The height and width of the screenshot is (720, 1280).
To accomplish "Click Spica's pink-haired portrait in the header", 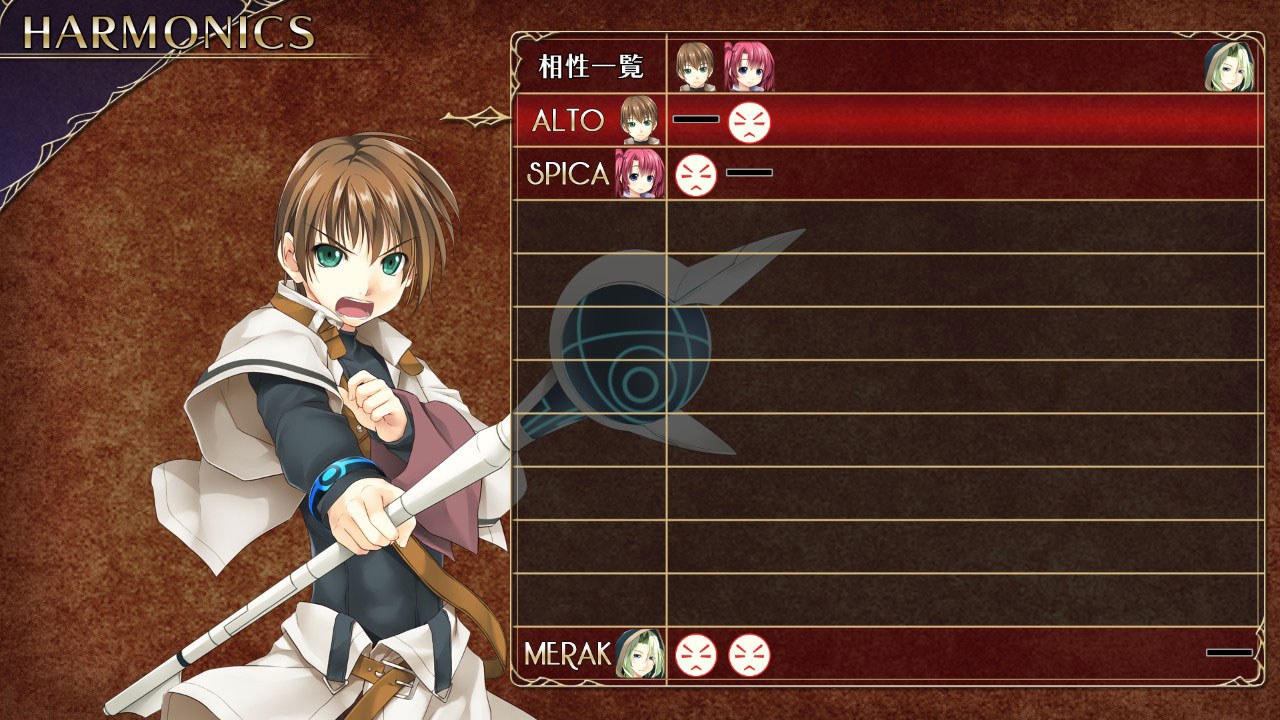I will pos(748,67).
